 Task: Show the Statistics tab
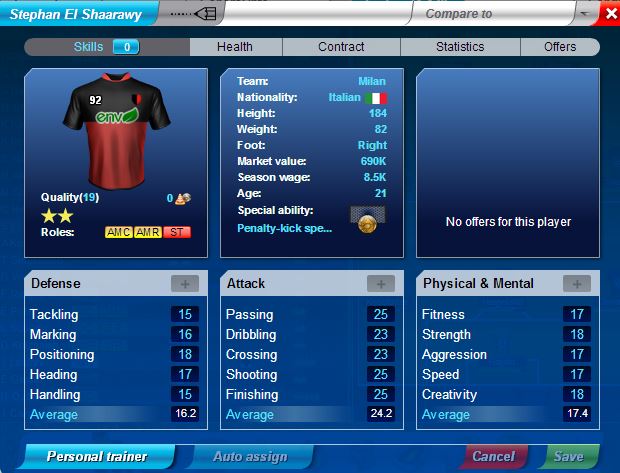pyautogui.click(x=460, y=47)
